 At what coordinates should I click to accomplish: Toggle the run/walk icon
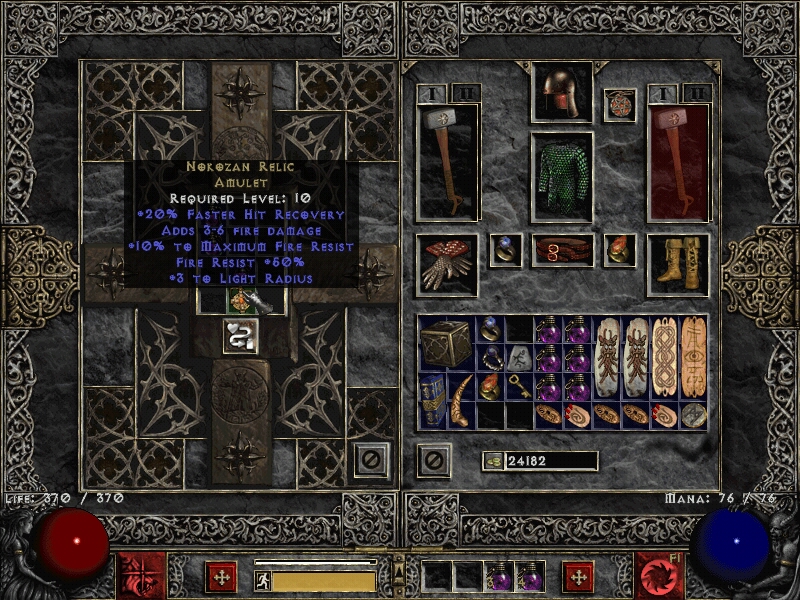(x=263, y=581)
